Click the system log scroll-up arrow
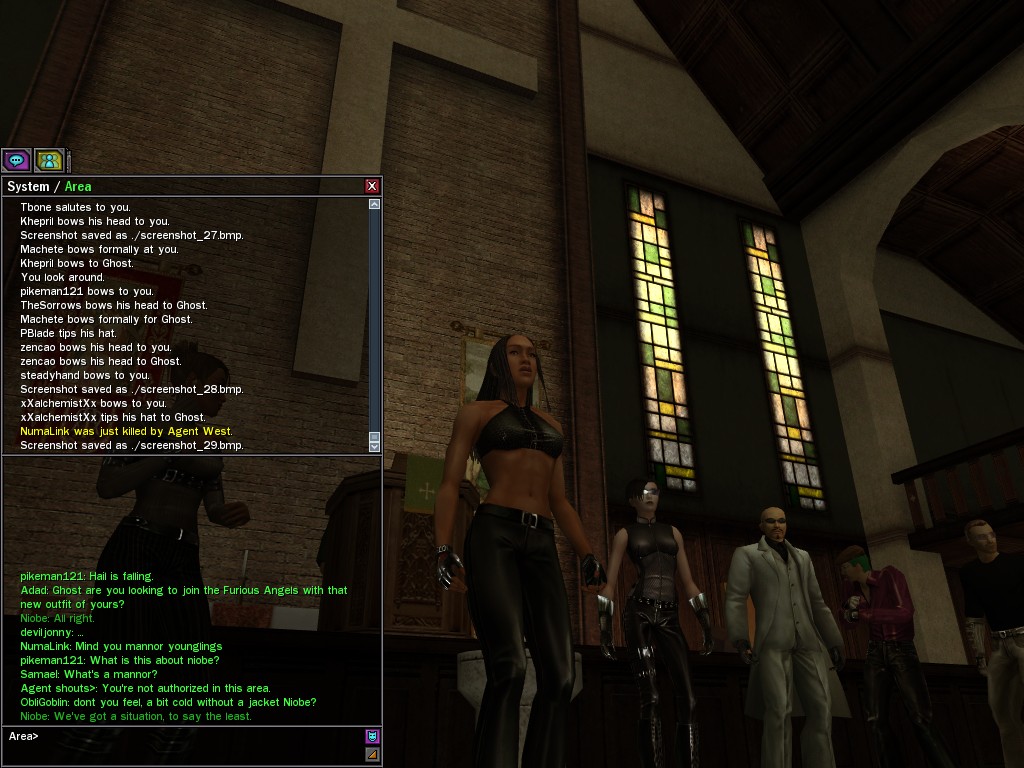 pyautogui.click(x=374, y=204)
